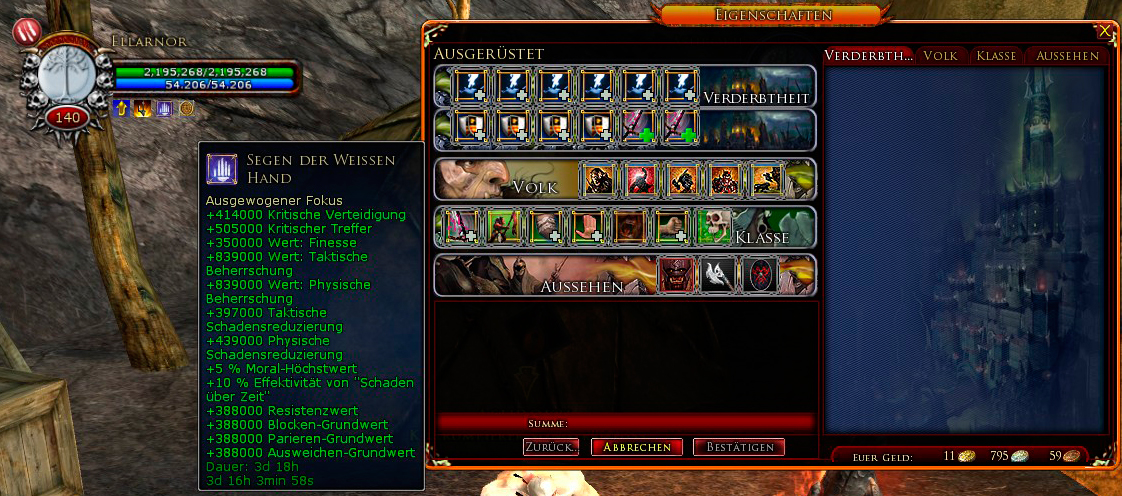The height and width of the screenshot is (496, 1122).
Task: Click the Zurück button
Action: pos(551,447)
